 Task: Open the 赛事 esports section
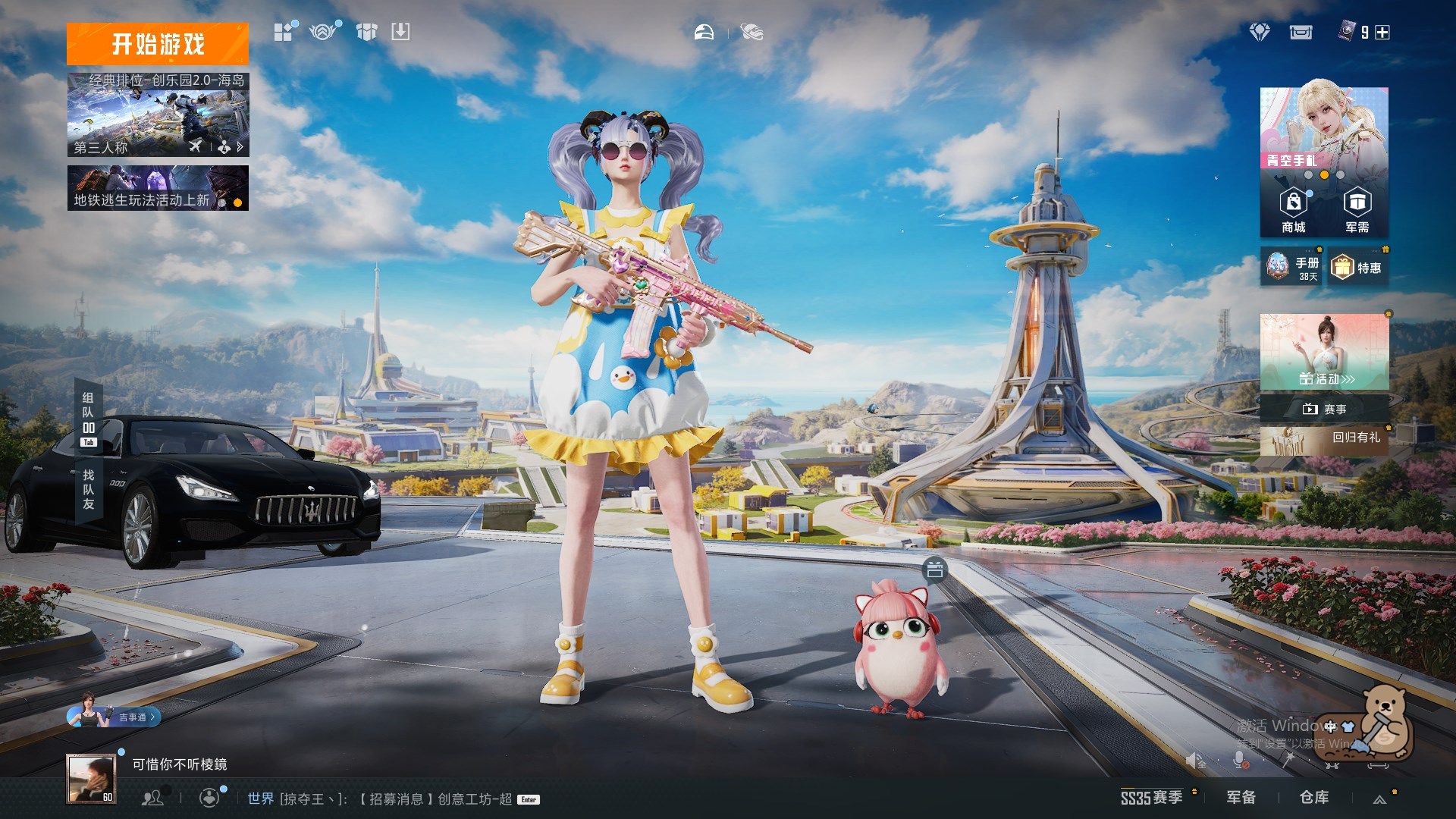pos(1324,409)
